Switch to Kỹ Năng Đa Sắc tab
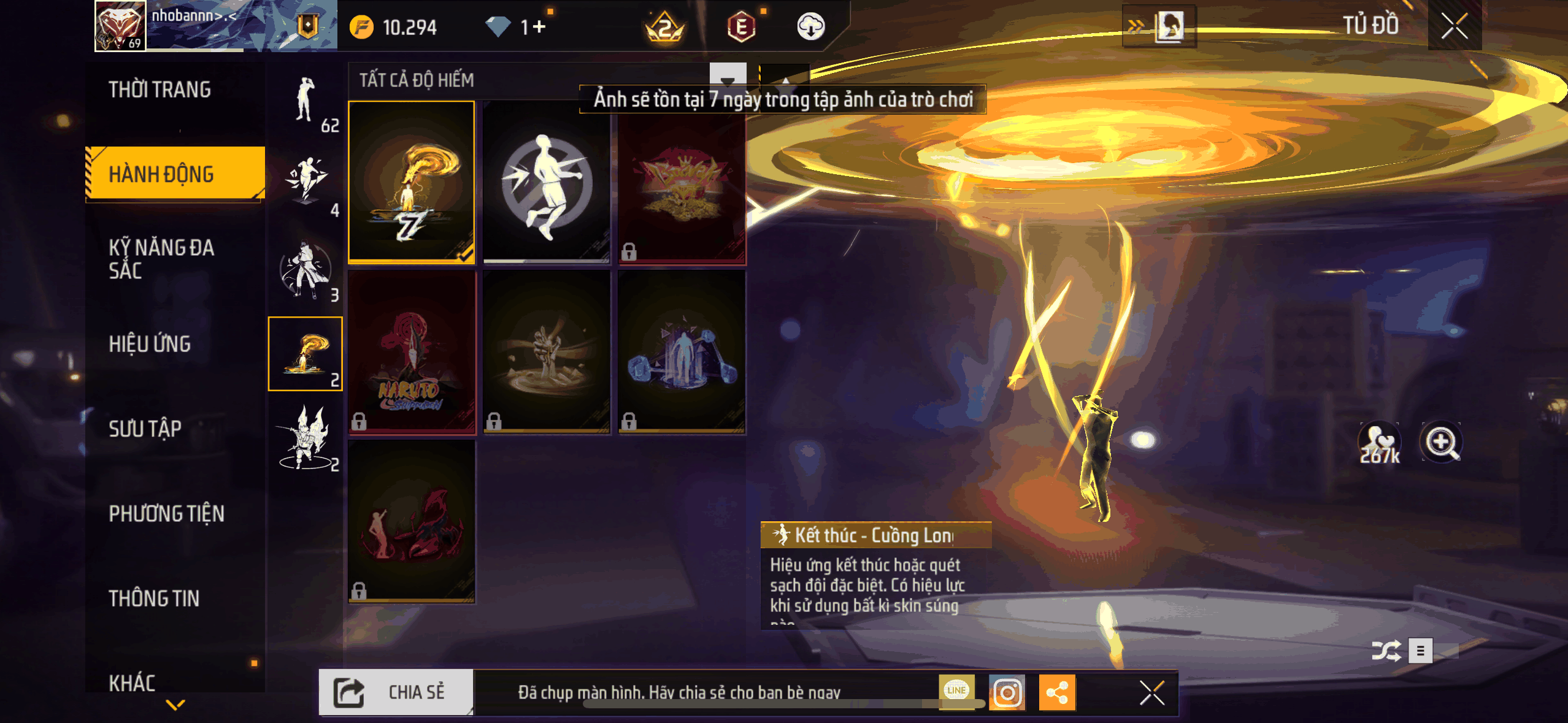The height and width of the screenshot is (723, 1568). [x=161, y=259]
